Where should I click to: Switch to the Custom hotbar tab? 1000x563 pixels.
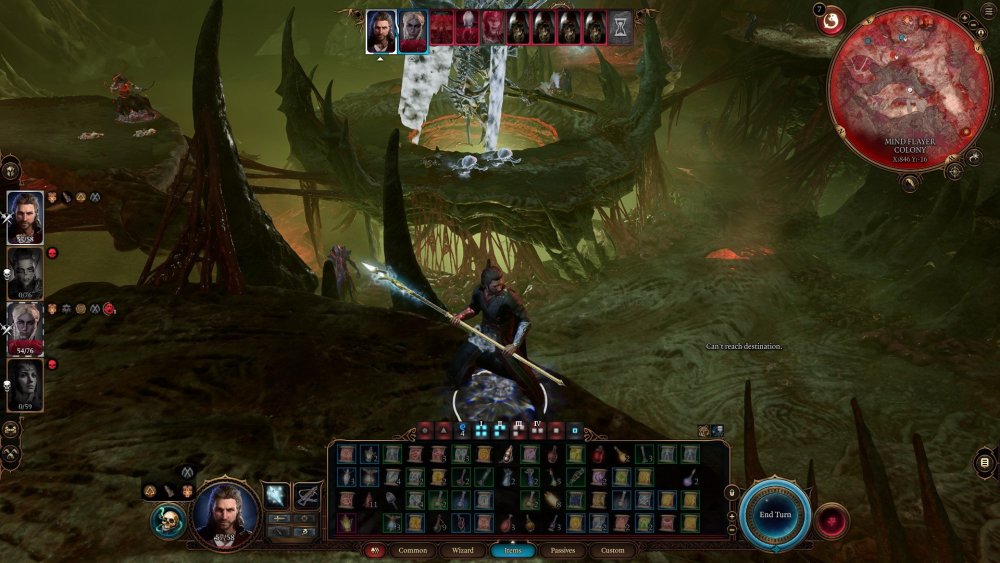(x=612, y=550)
